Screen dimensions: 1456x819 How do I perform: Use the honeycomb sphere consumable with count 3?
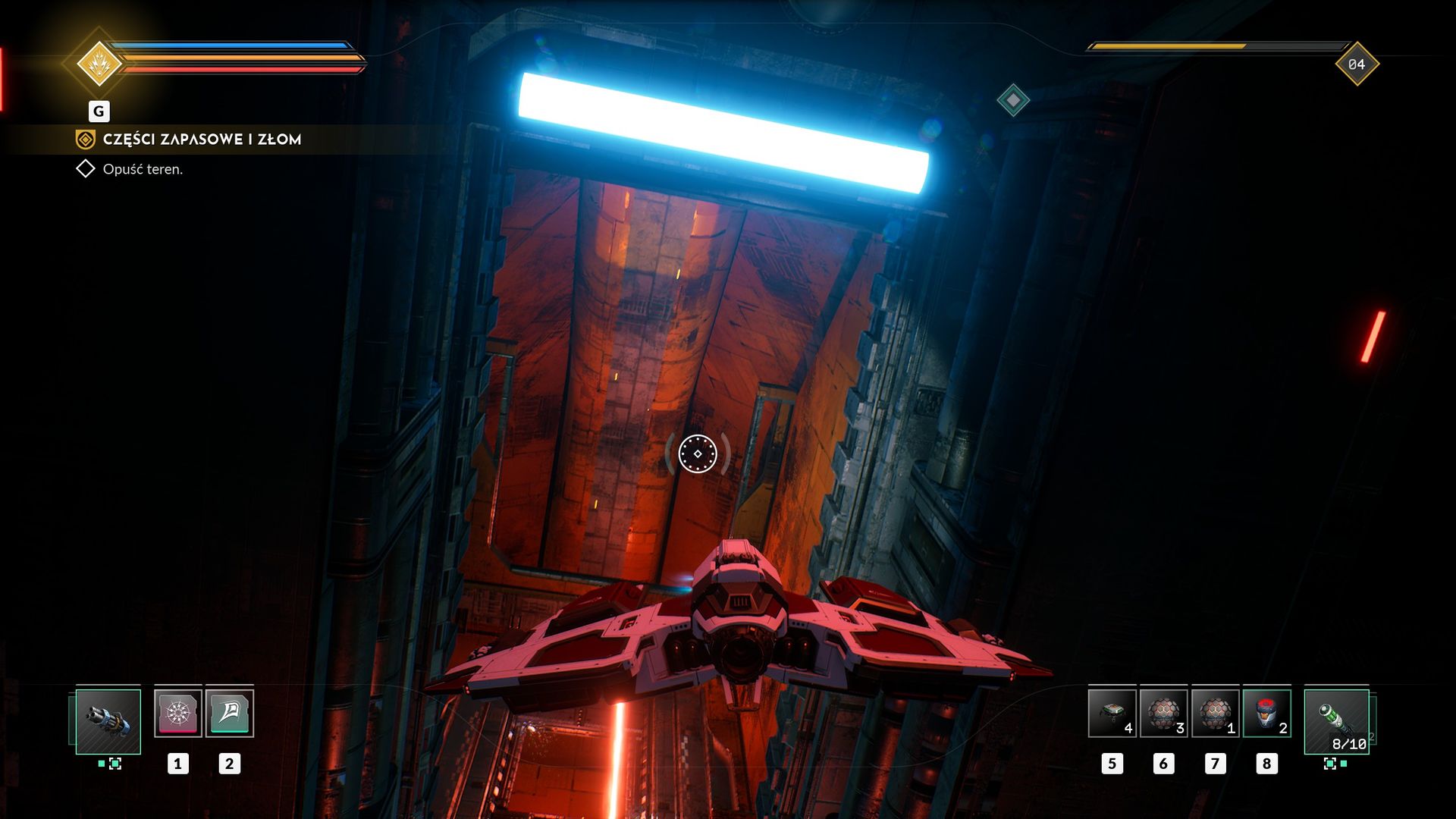[1163, 713]
